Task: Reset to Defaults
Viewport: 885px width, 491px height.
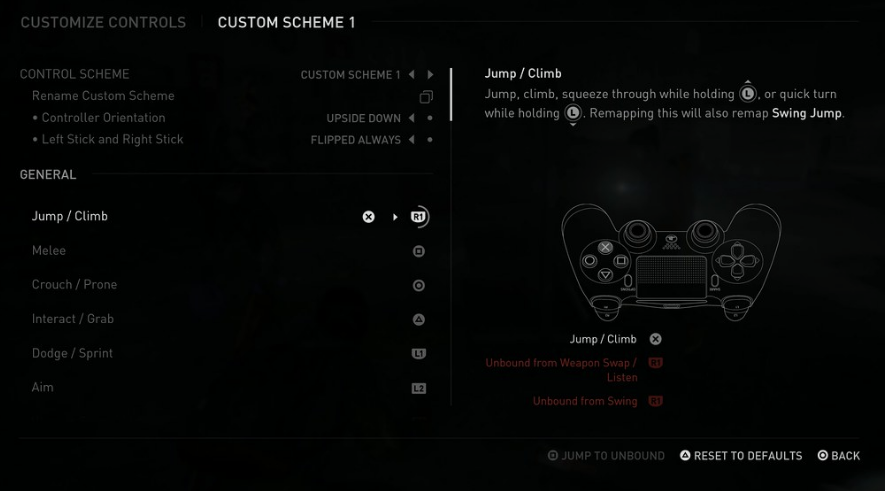Action: click(x=741, y=456)
